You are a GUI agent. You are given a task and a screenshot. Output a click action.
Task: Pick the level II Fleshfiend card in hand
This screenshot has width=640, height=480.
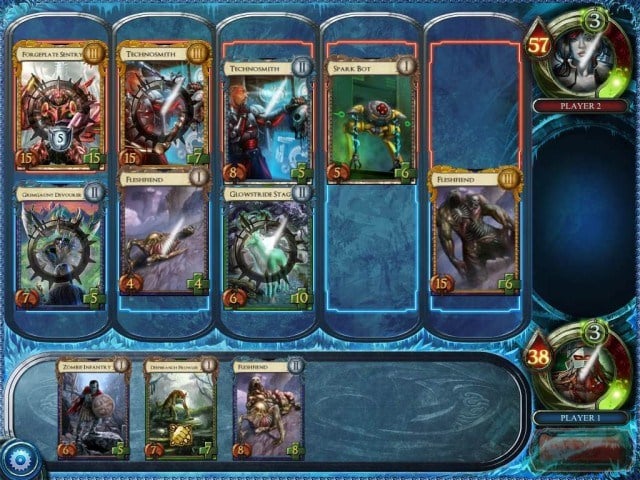268,408
